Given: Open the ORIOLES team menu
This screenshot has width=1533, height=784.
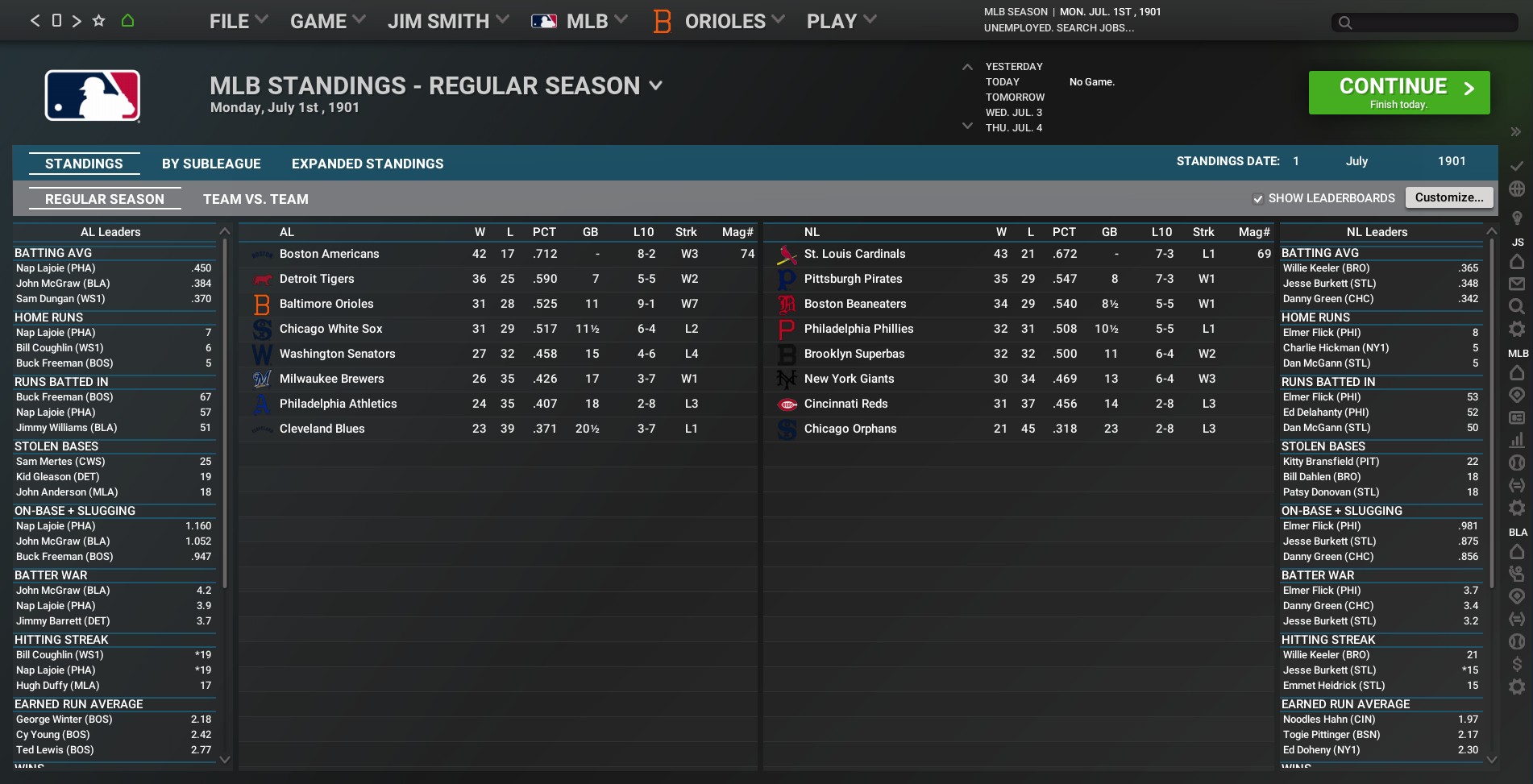Looking at the screenshot, I should [x=723, y=21].
